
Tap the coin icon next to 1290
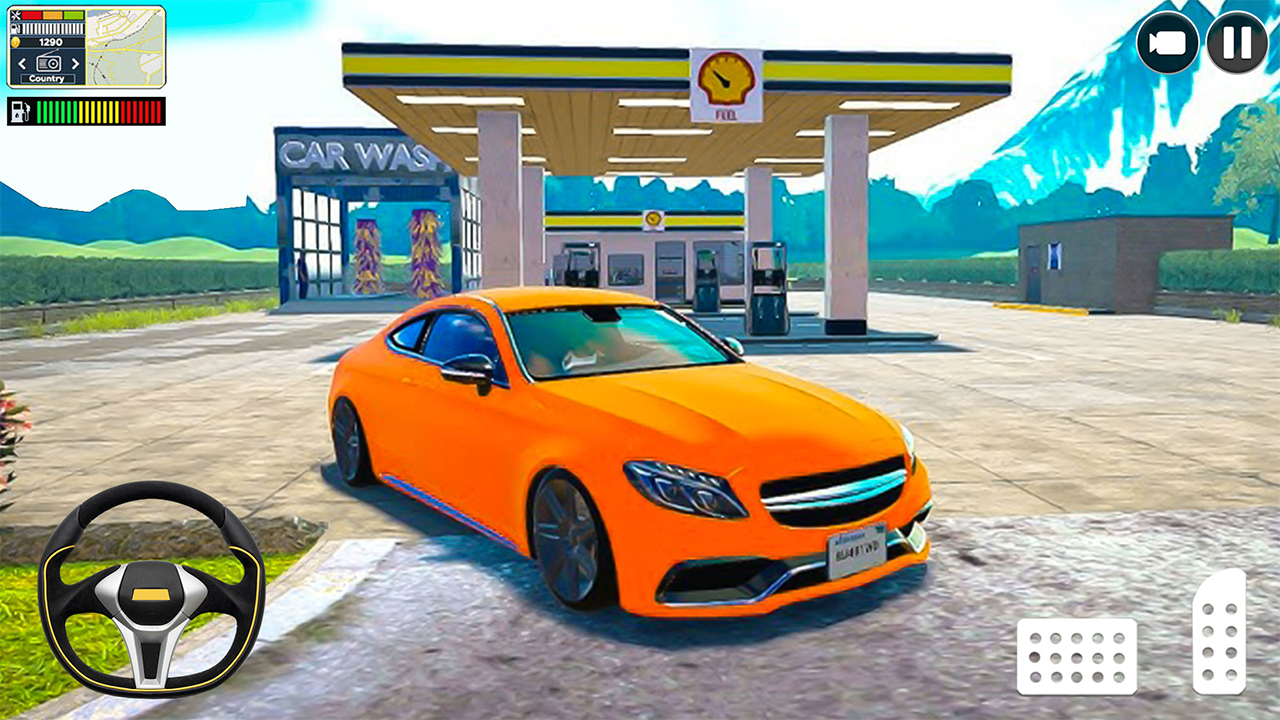(15, 42)
